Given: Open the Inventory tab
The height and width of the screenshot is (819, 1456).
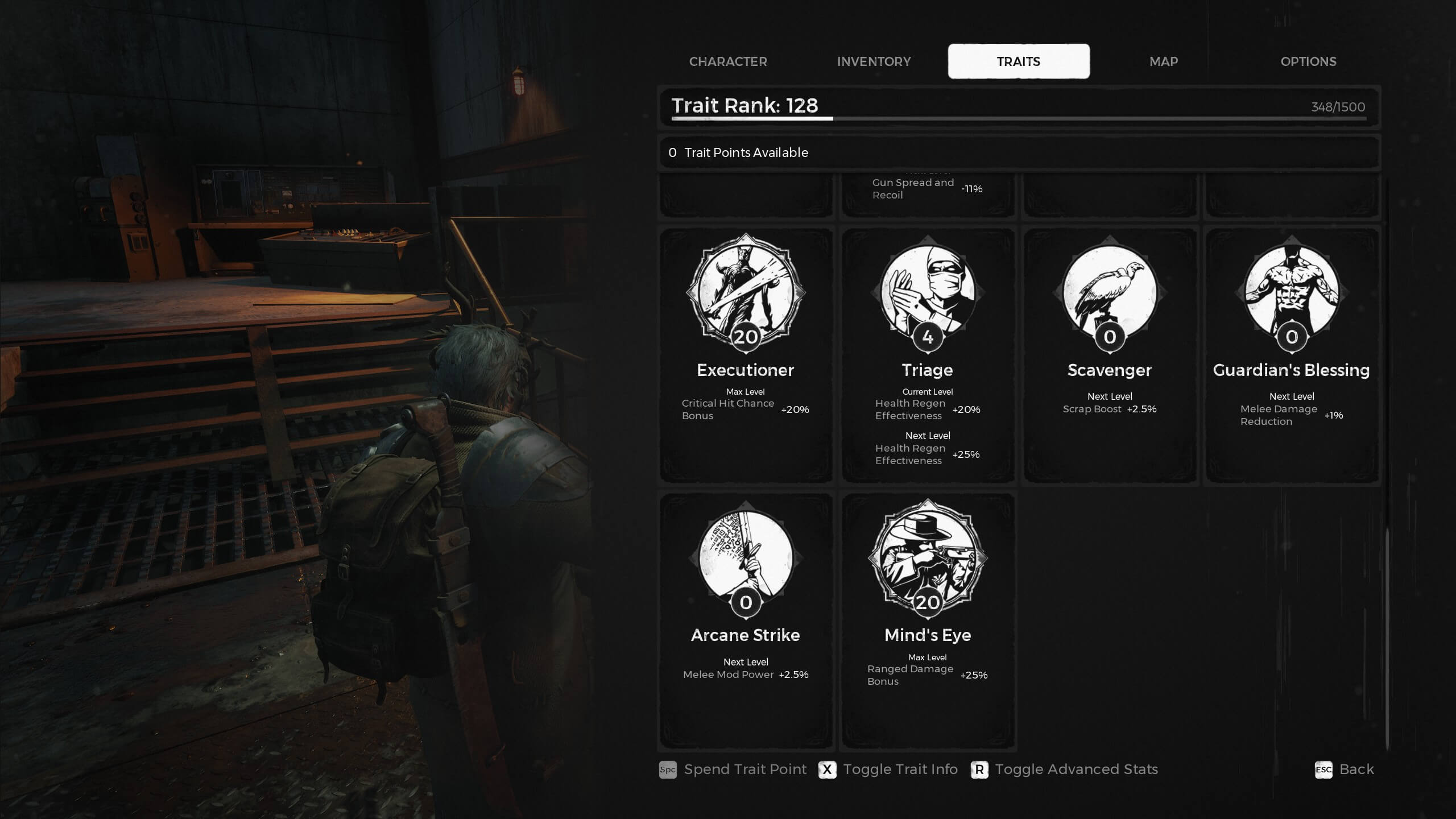Looking at the screenshot, I should coord(874,61).
